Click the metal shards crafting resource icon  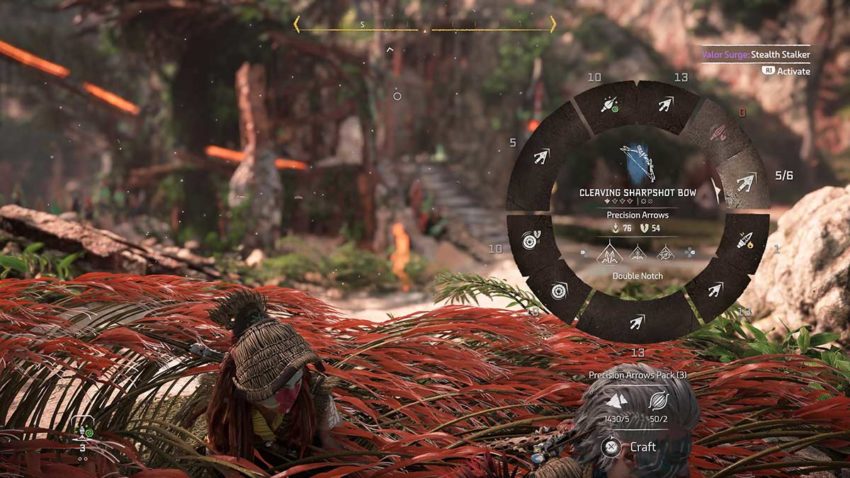pyautogui.click(x=617, y=399)
